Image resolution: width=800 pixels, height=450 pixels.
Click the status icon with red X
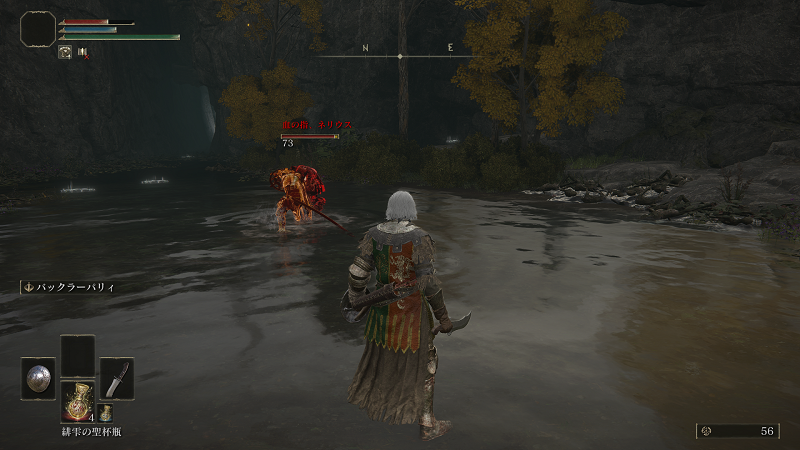[x=83, y=52]
